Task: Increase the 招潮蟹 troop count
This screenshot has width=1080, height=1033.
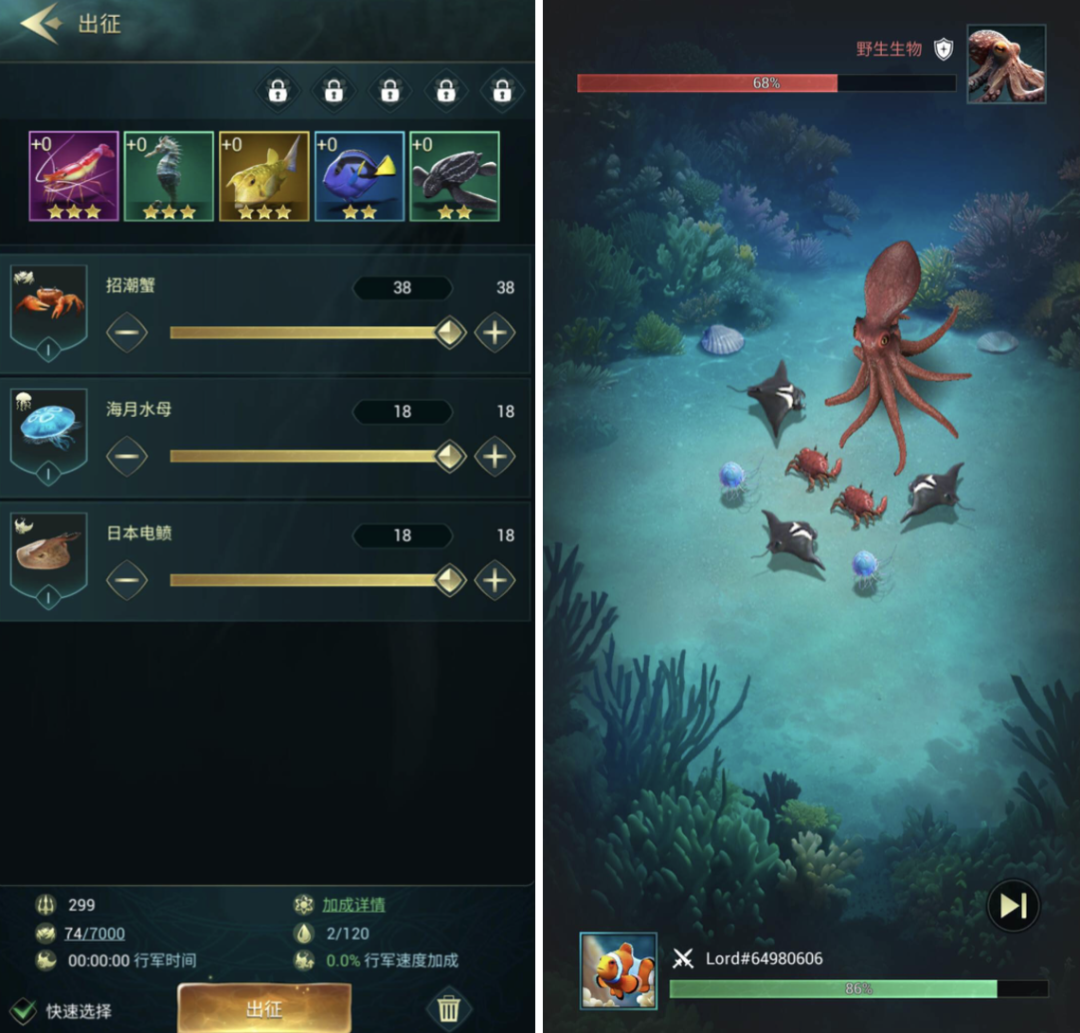Action: [495, 333]
